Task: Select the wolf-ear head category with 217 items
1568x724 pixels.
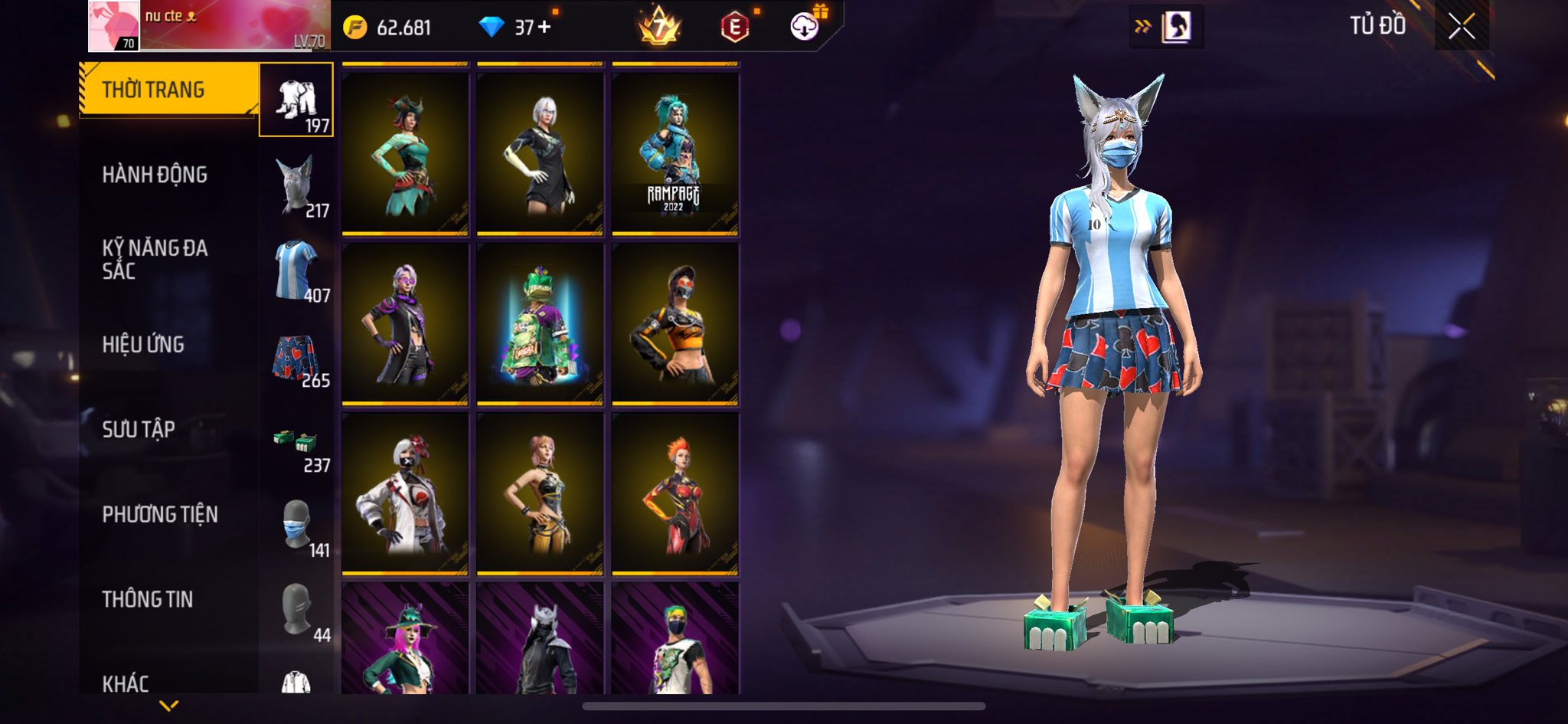Action: 296,186
